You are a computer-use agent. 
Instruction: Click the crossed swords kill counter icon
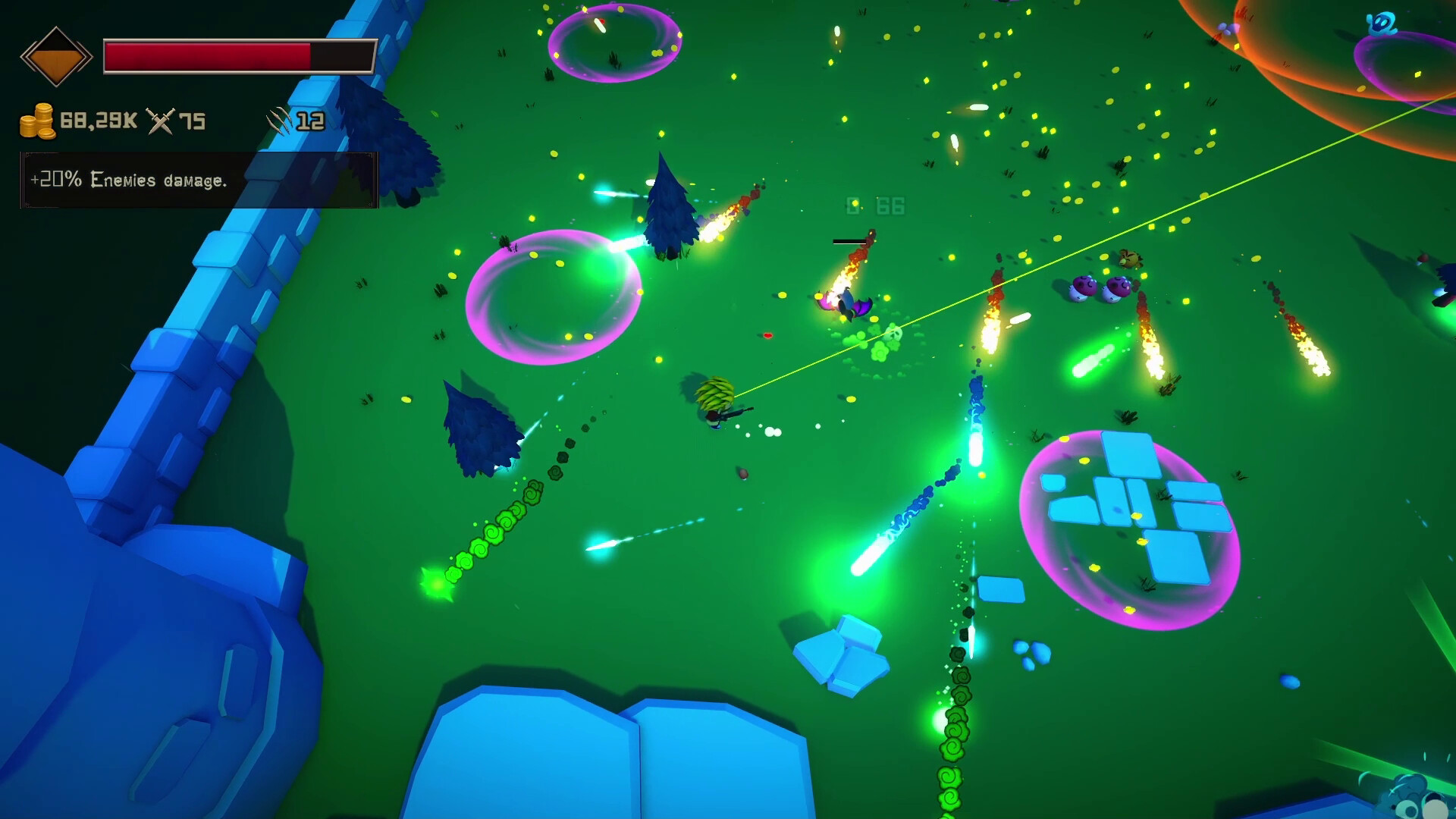[x=159, y=120]
